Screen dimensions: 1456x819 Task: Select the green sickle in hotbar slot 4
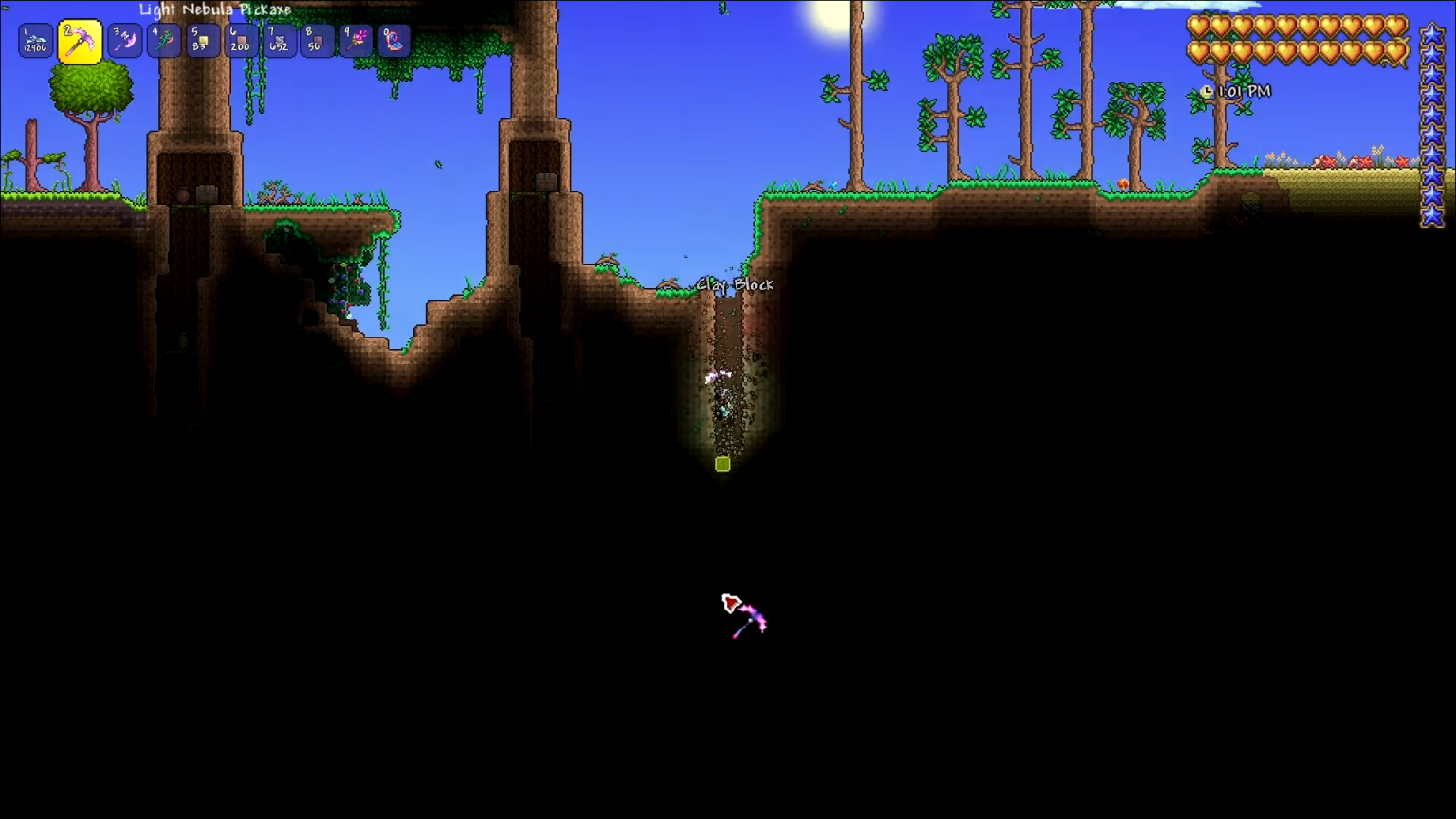pyautogui.click(x=163, y=40)
